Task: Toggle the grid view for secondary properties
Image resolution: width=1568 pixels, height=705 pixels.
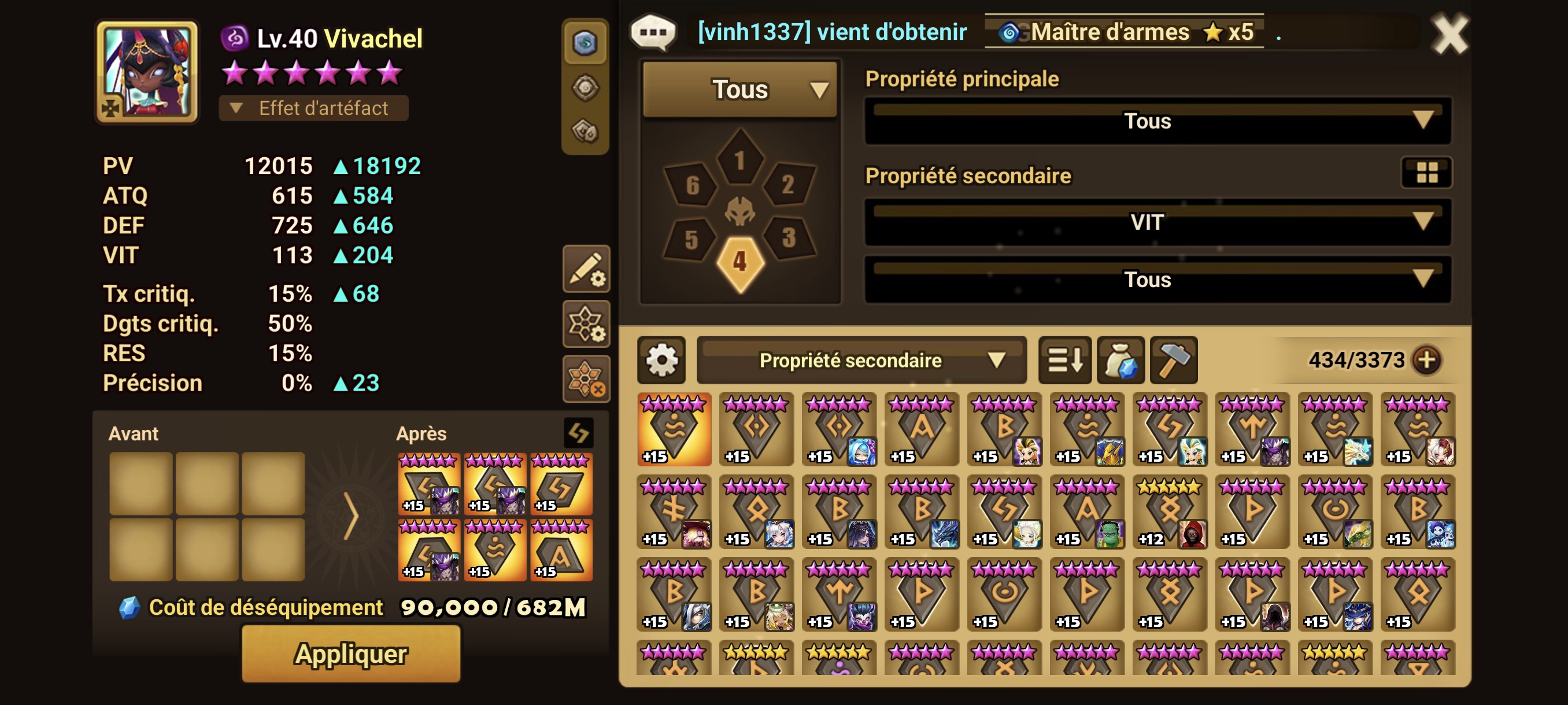Action: point(1426,173)
